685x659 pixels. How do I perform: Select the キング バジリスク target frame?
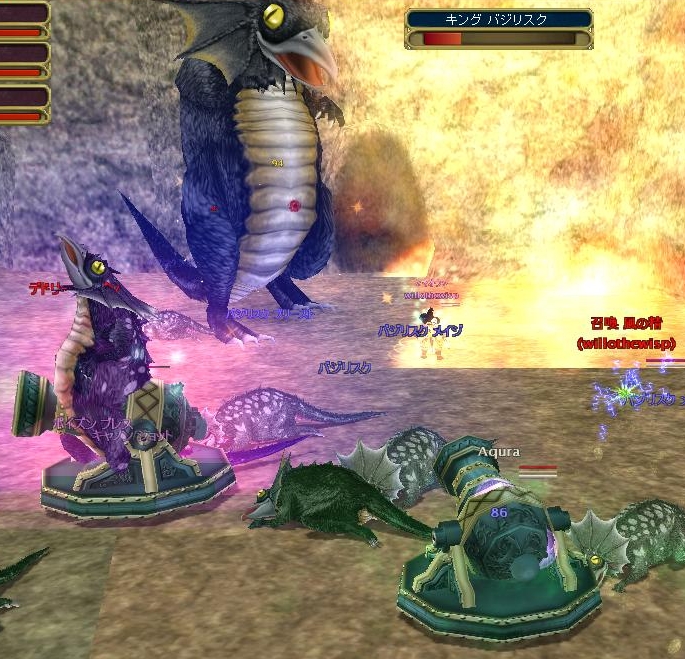498,28
